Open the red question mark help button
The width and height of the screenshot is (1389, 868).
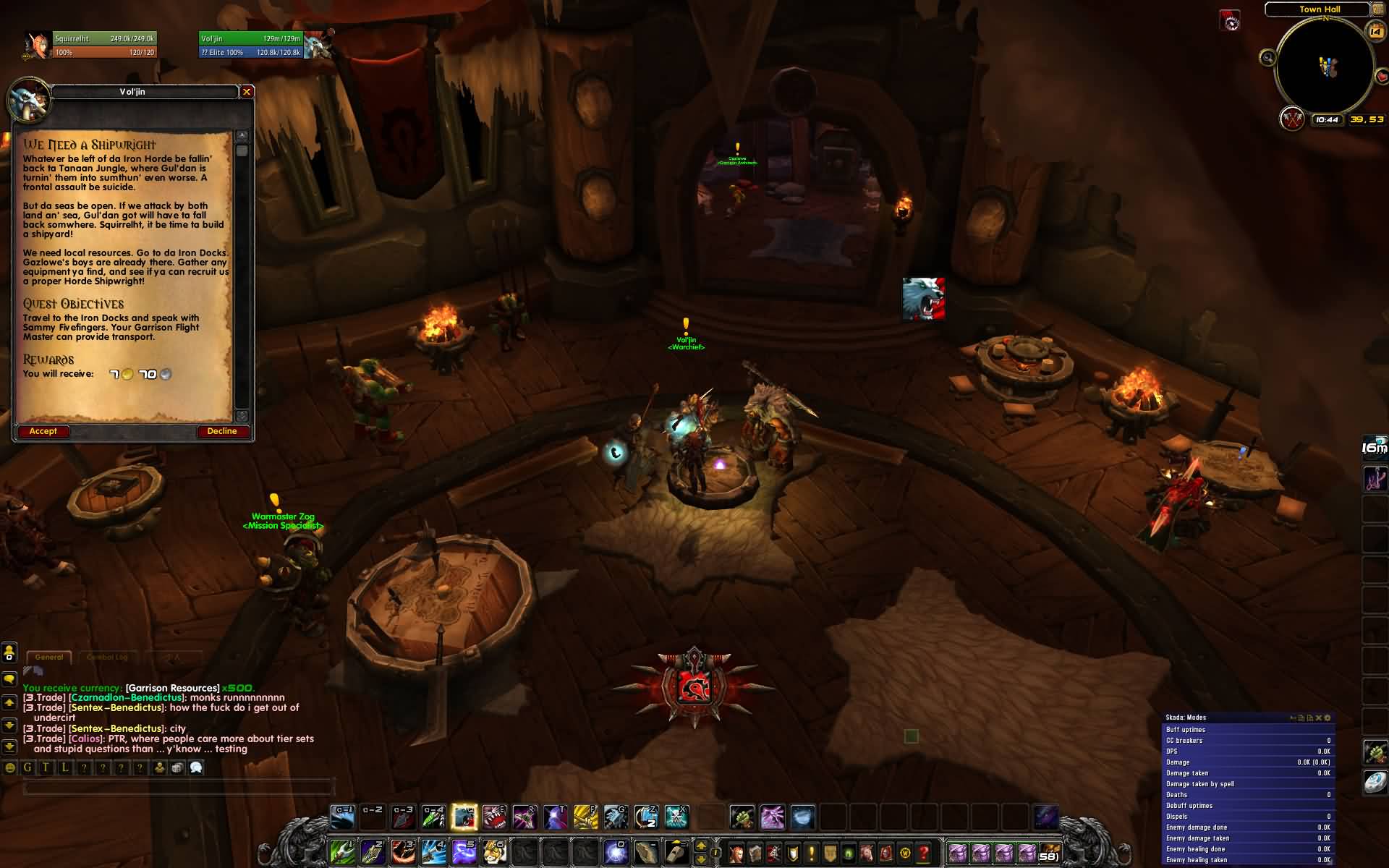point(924,853)
